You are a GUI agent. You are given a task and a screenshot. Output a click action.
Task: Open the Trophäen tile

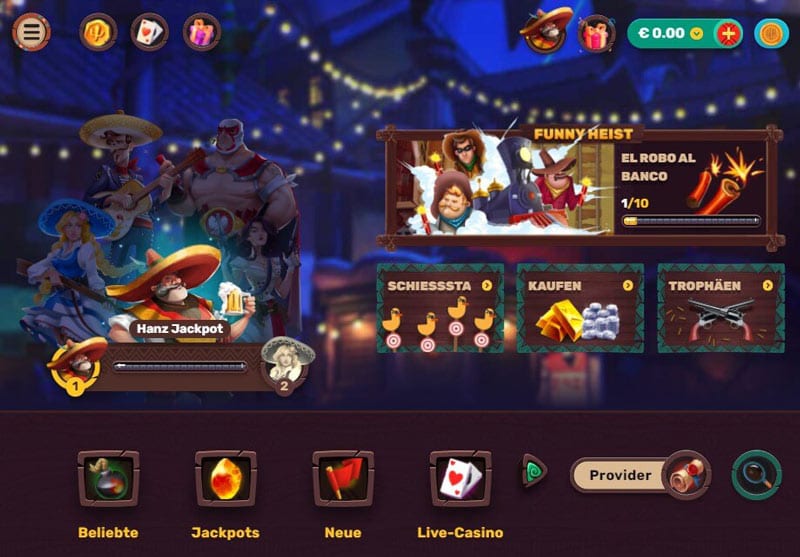pyautogui.click(x=719, y=309)
